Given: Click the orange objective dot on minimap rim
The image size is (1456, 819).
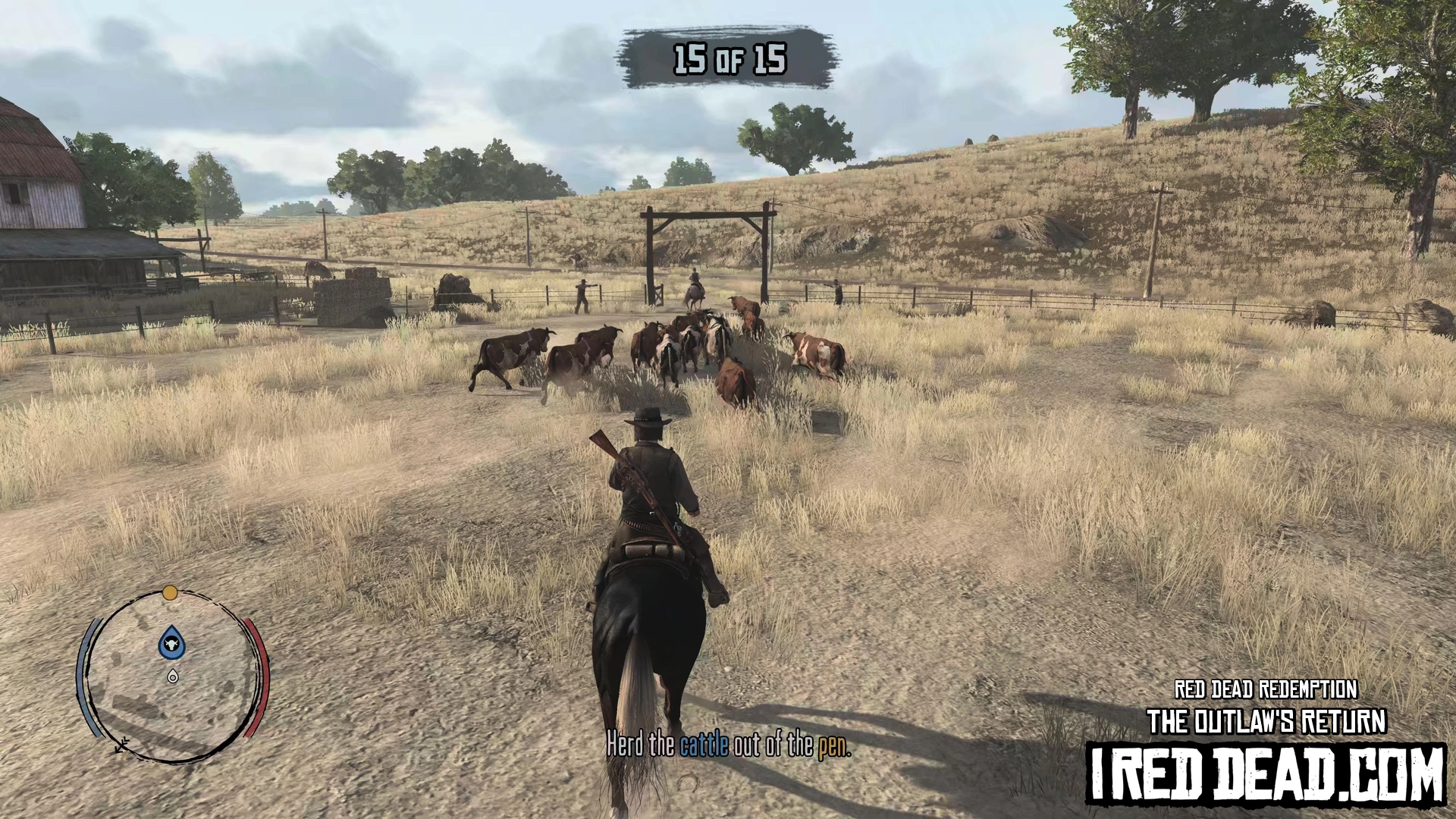Looking at the screenshot, I should pyautogui.click(x=170, y=592).
